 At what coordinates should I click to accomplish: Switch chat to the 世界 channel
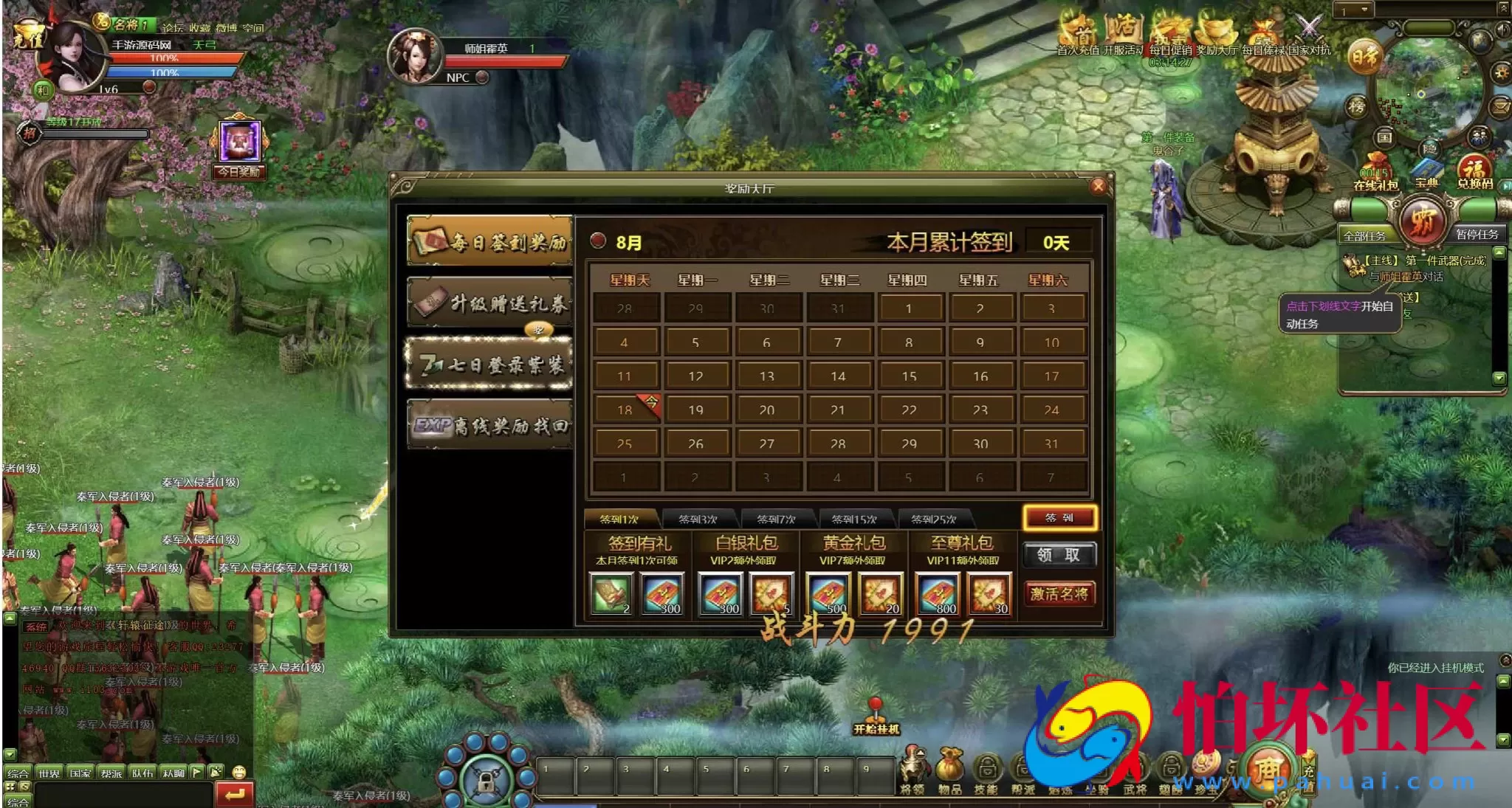click(x=49, y=773)
